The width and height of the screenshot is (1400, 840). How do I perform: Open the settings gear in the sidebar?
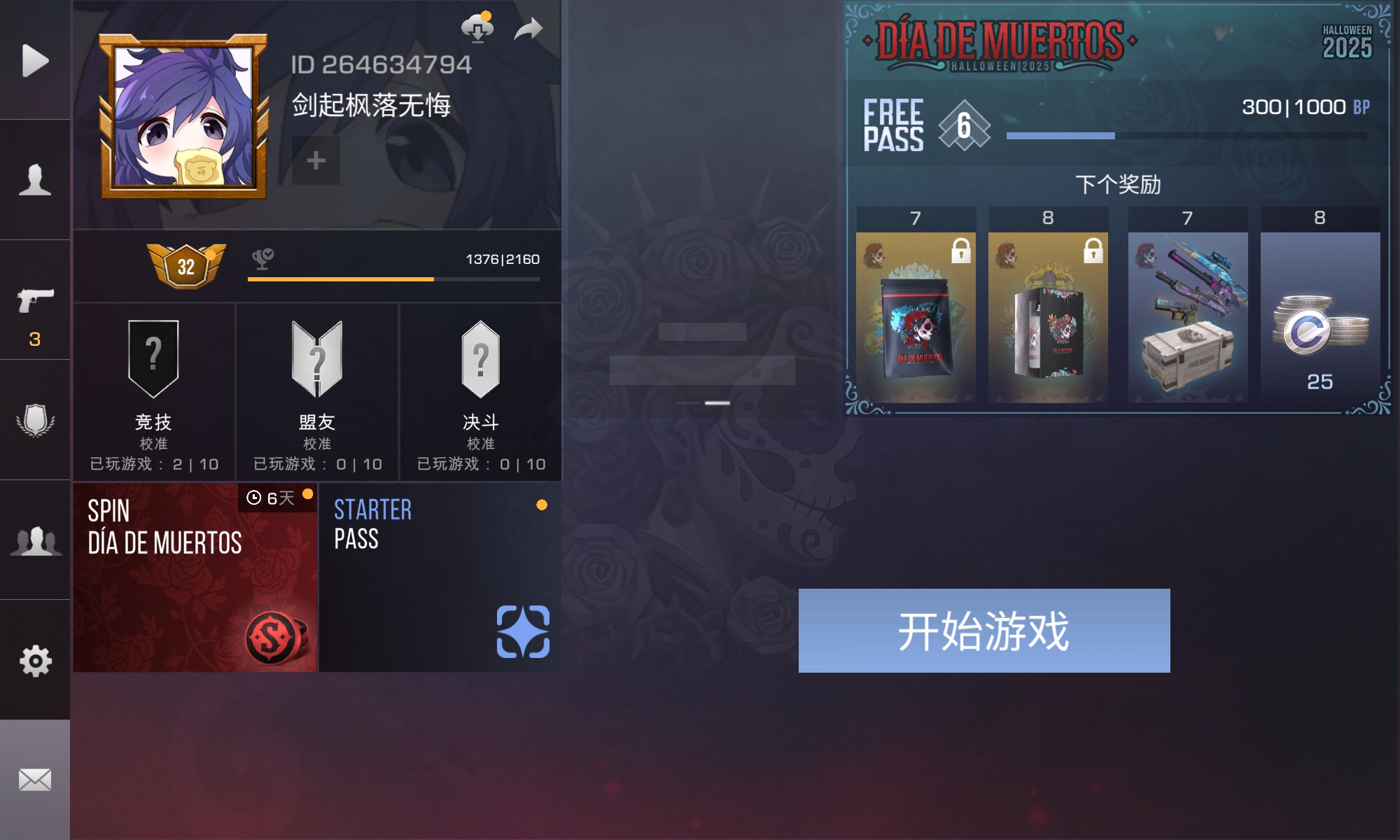click(x=36, y=659)
